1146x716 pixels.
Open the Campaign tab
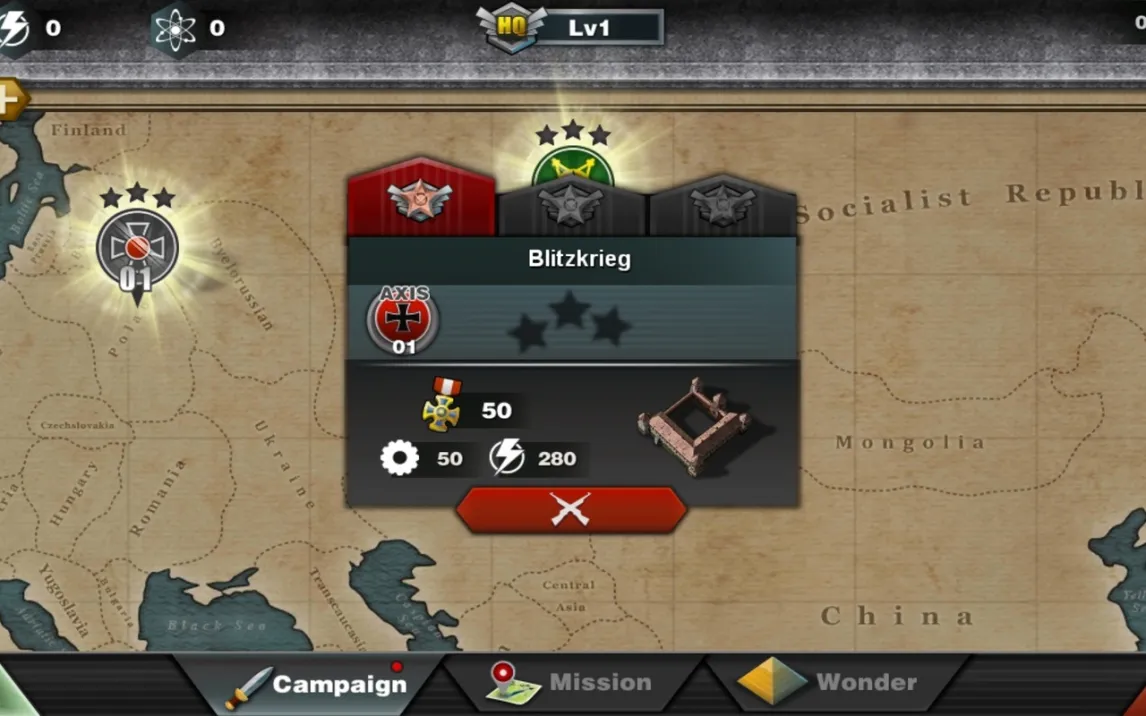(x=320, y=684)
